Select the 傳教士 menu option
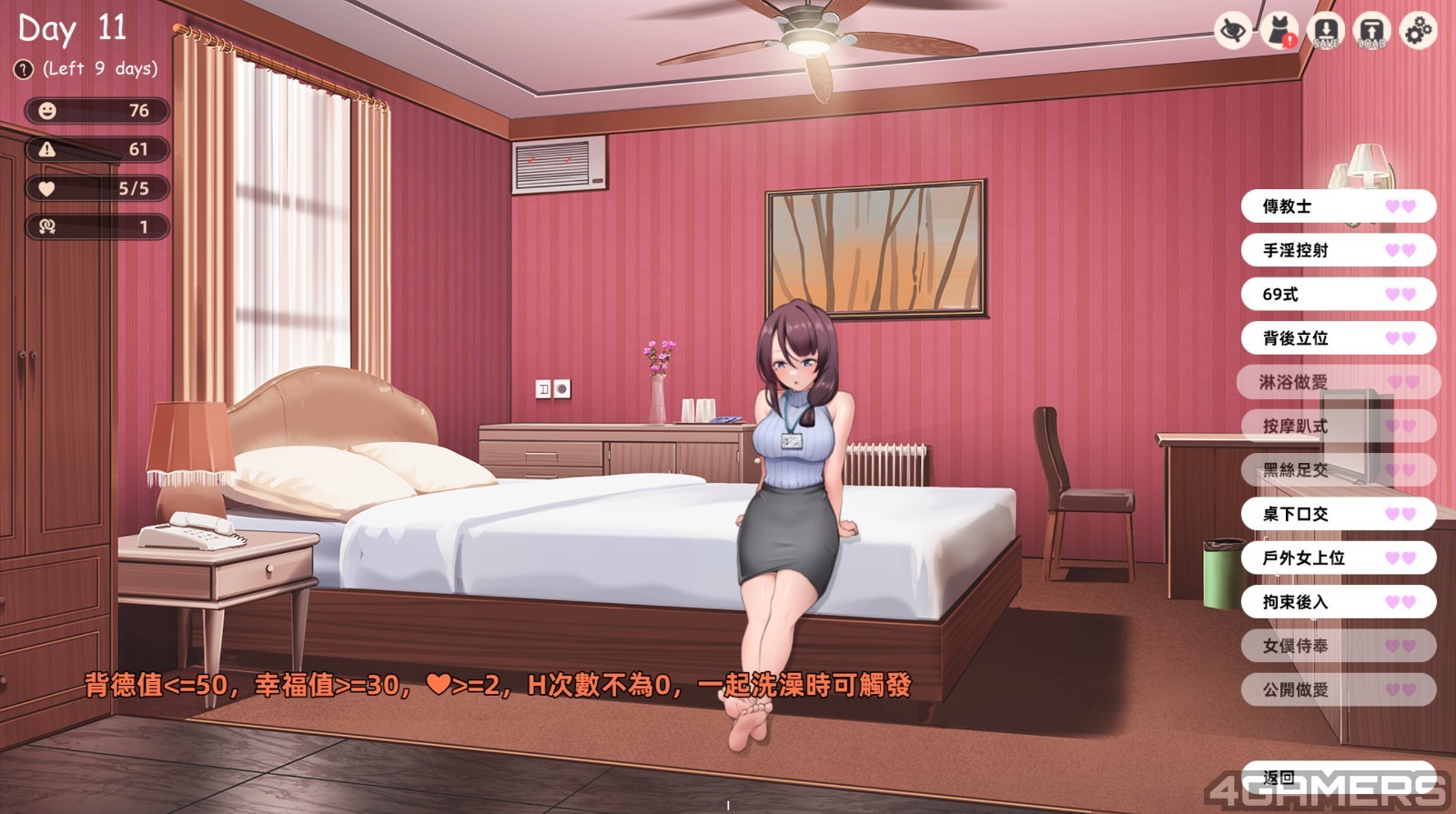Viewport: 1456px width, 814px height. (x=1338, y=206)
